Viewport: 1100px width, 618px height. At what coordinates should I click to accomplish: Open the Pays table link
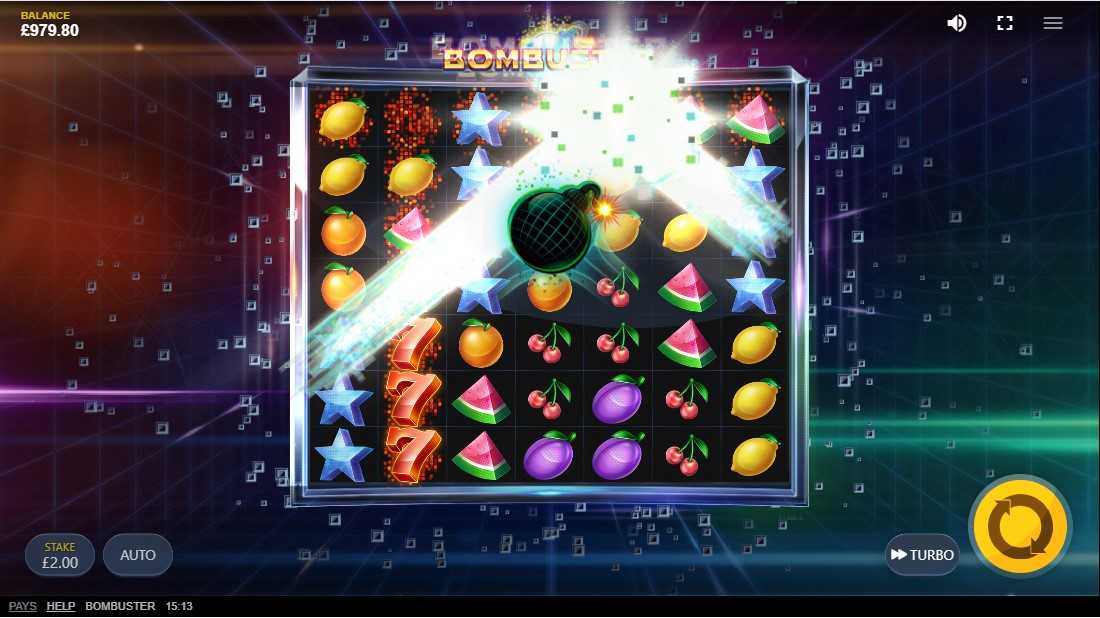coord(23,606)
